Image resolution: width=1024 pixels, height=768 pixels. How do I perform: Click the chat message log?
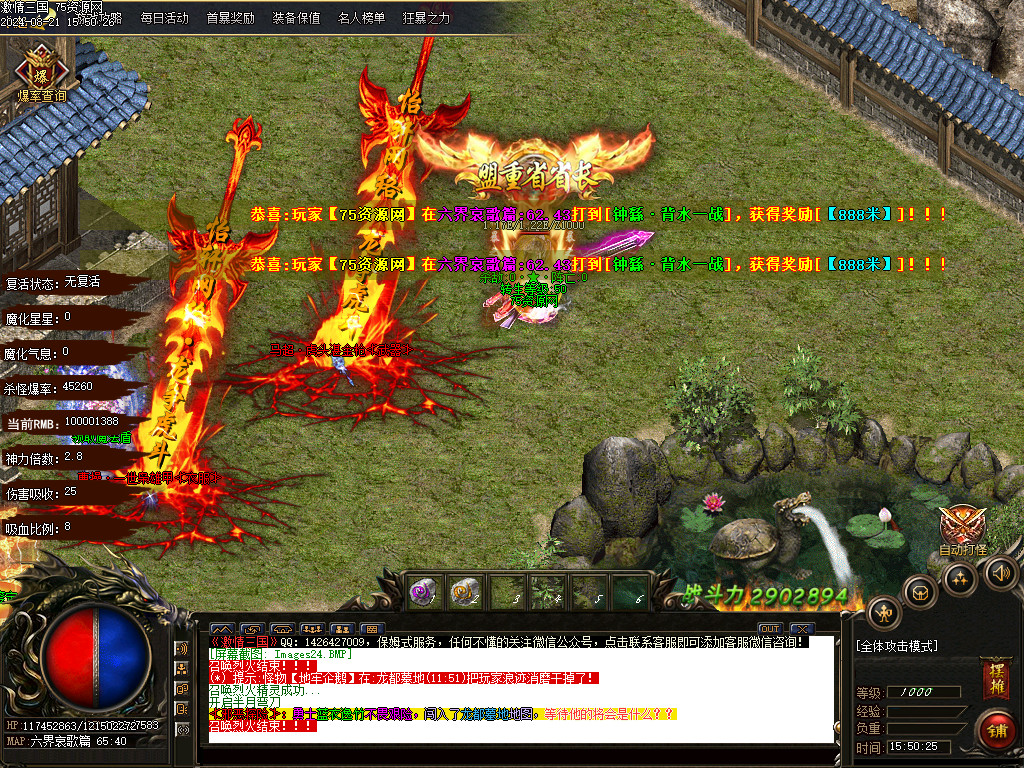click(520, 690)
